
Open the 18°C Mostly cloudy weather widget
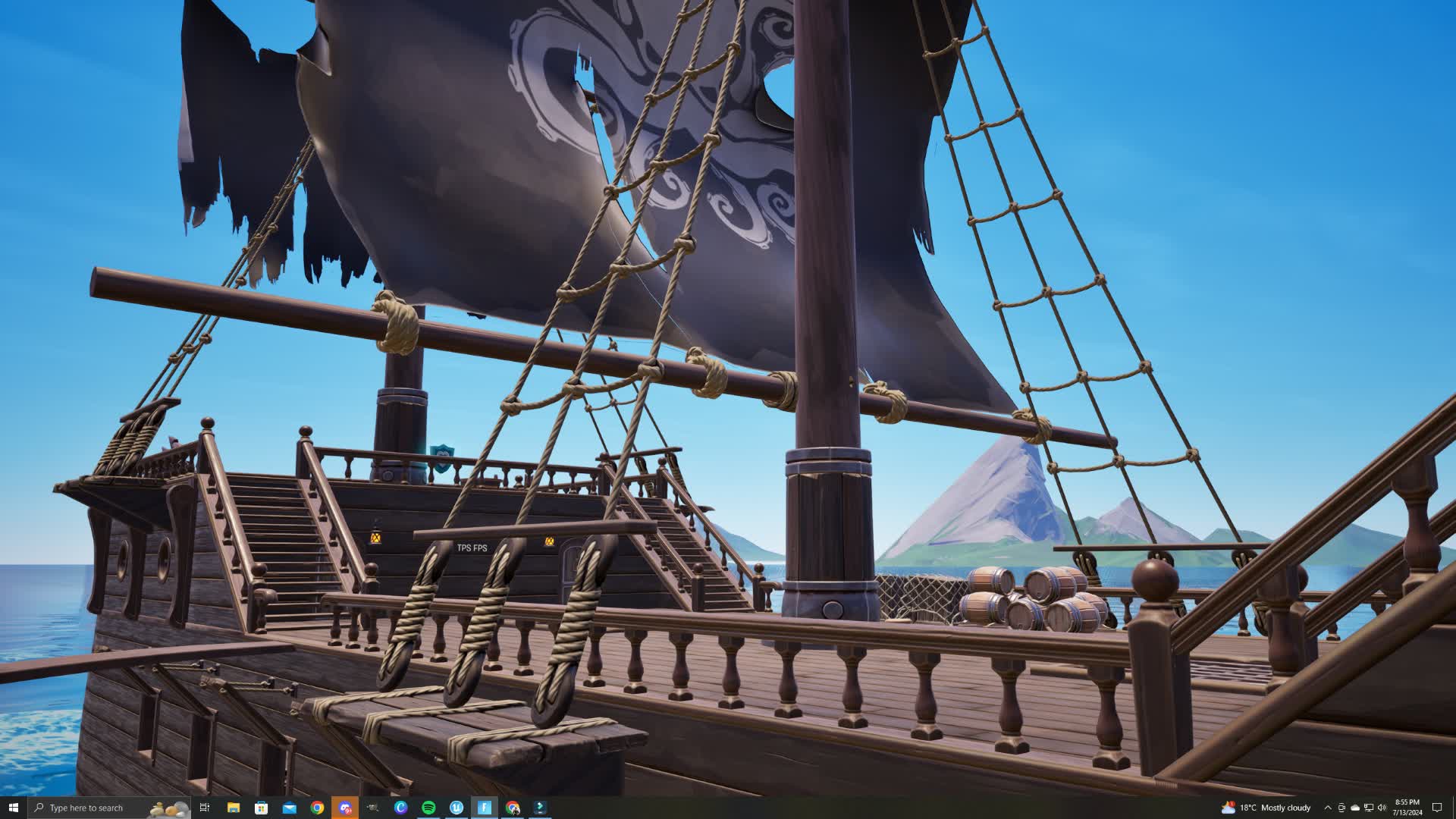pyautogui.click(x=1266, y=808)
